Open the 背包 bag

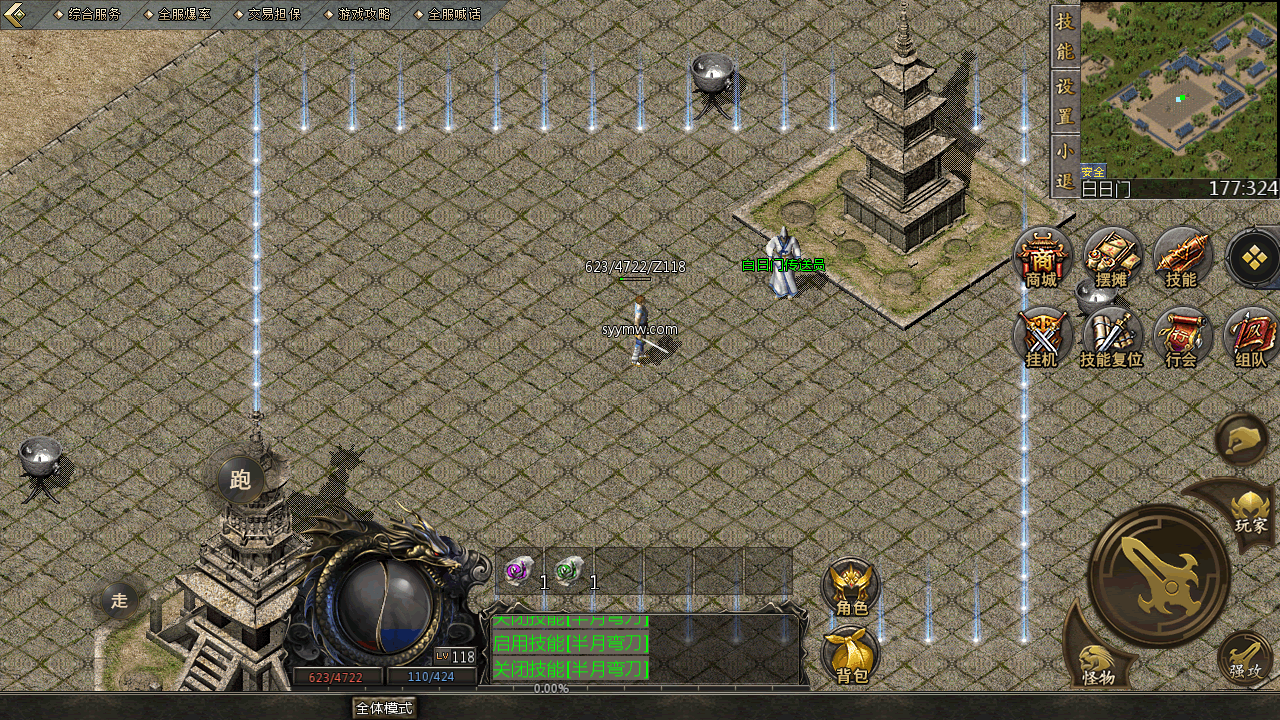(x=851, y=655)
